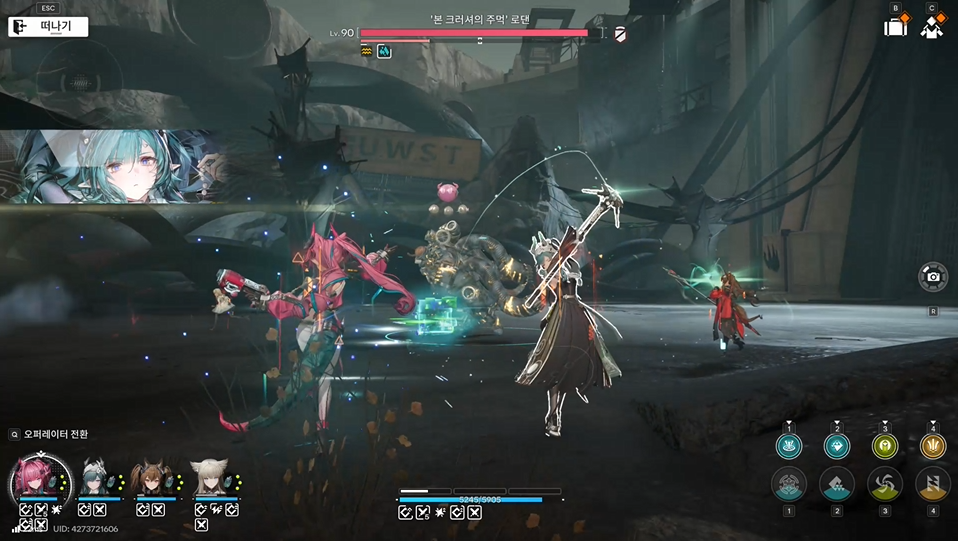Activate the gold trident ultimate icon
The height and width of the screenshot is (541, 958).
pyautogui.click(x=933, y=447)
